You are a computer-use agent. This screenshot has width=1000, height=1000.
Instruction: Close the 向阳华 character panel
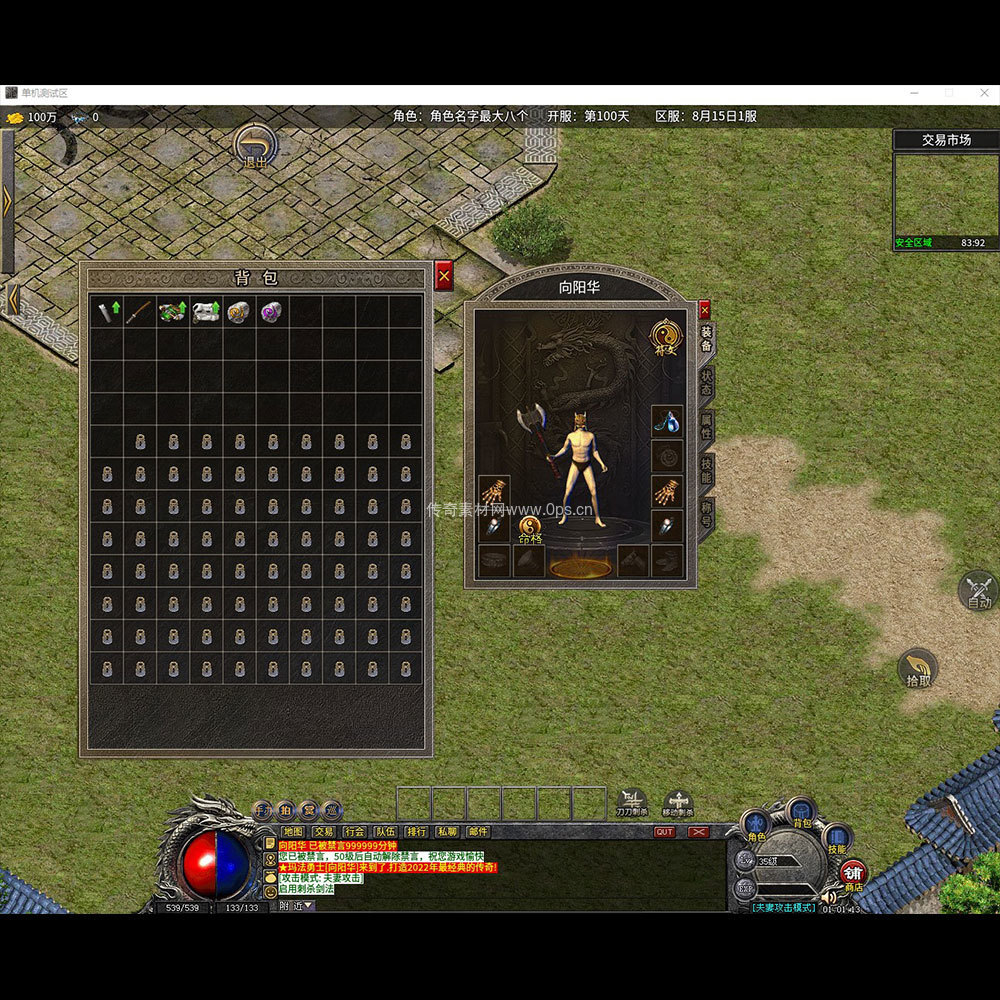point(704,309)
